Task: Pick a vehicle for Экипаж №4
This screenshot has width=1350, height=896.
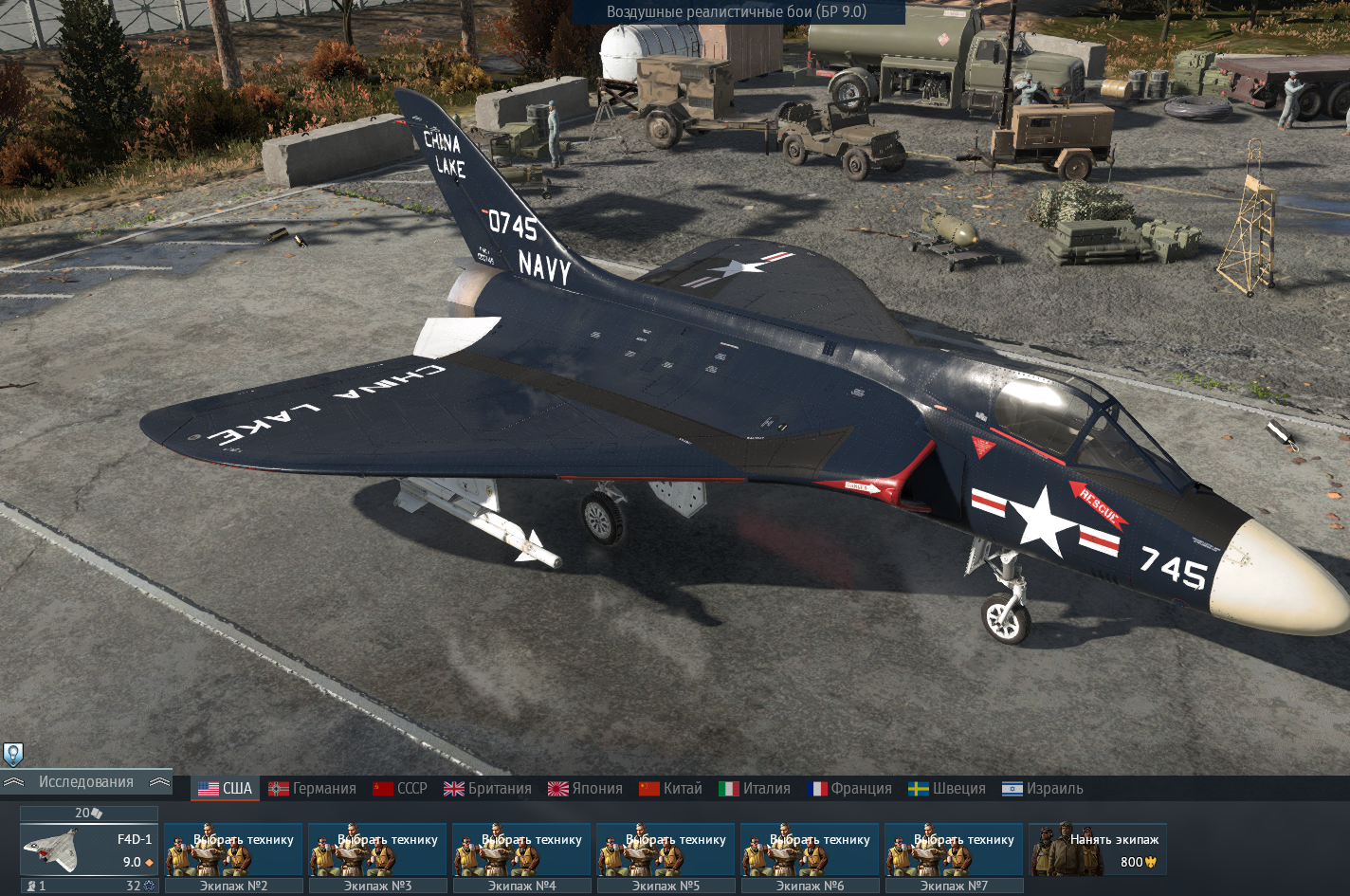Action: click(521, 850)
